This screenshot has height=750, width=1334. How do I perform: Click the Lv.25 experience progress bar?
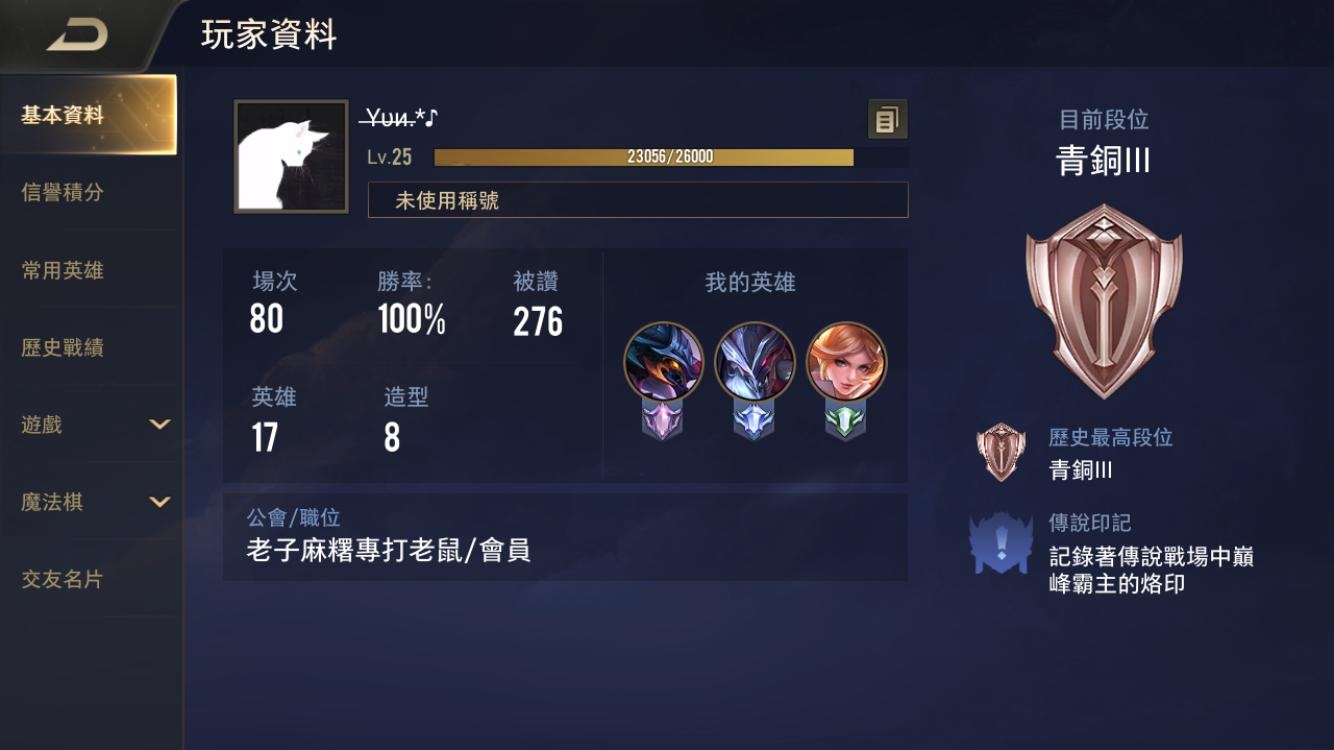click(x=642, y=157)
